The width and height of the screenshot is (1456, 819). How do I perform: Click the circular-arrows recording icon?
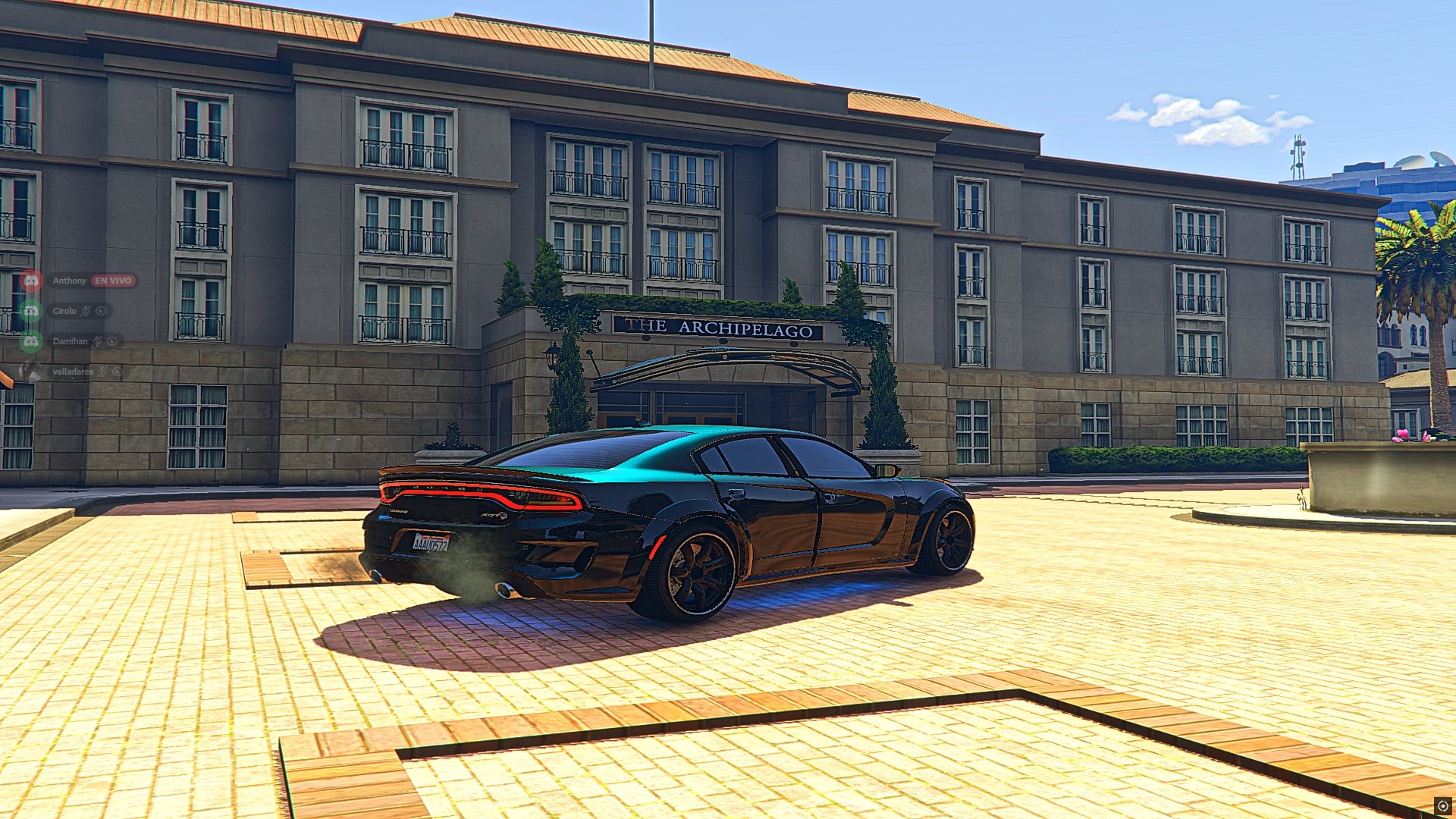coord(1442,806)
